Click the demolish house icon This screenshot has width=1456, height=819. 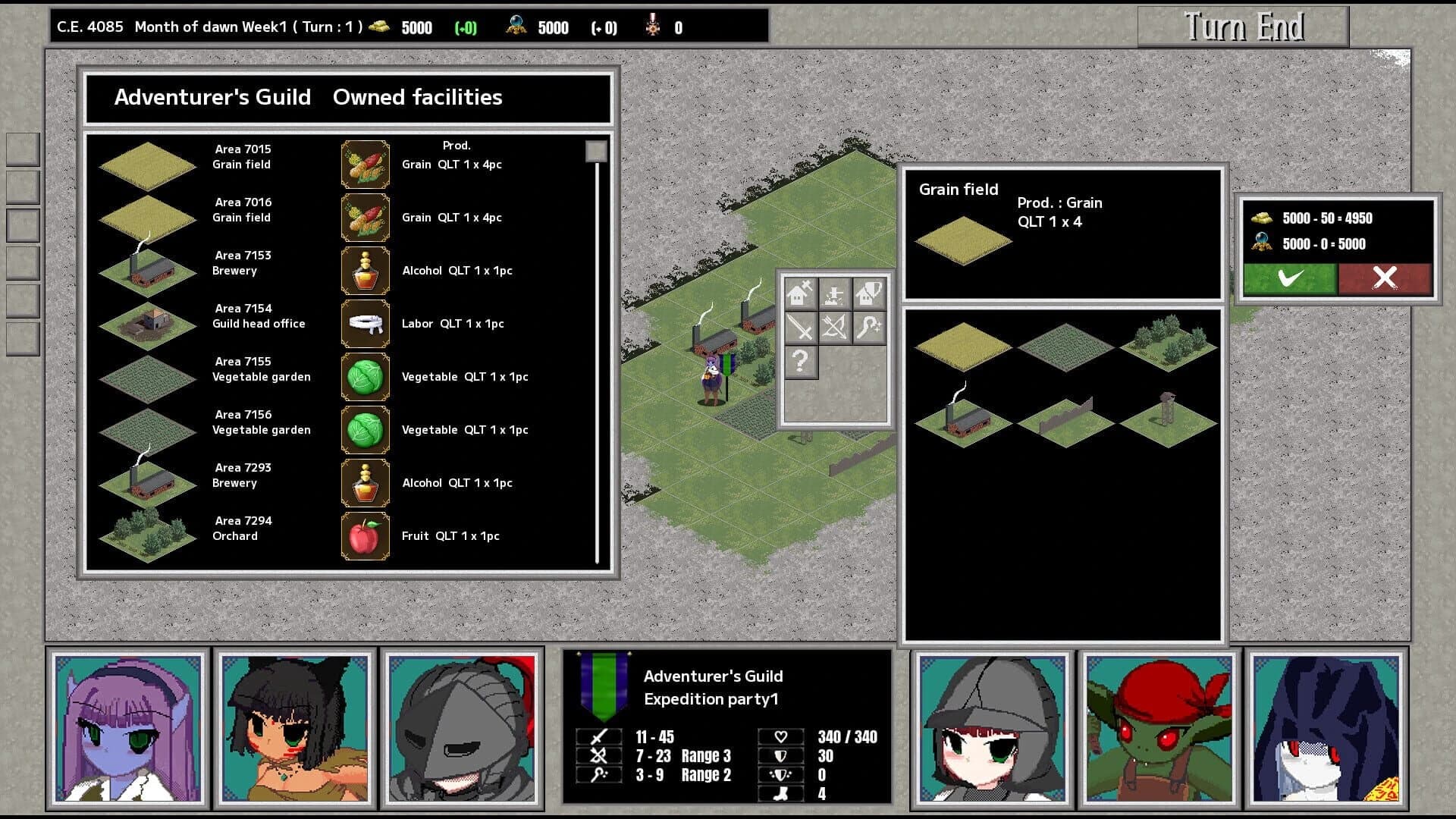[x=868, y=293]
